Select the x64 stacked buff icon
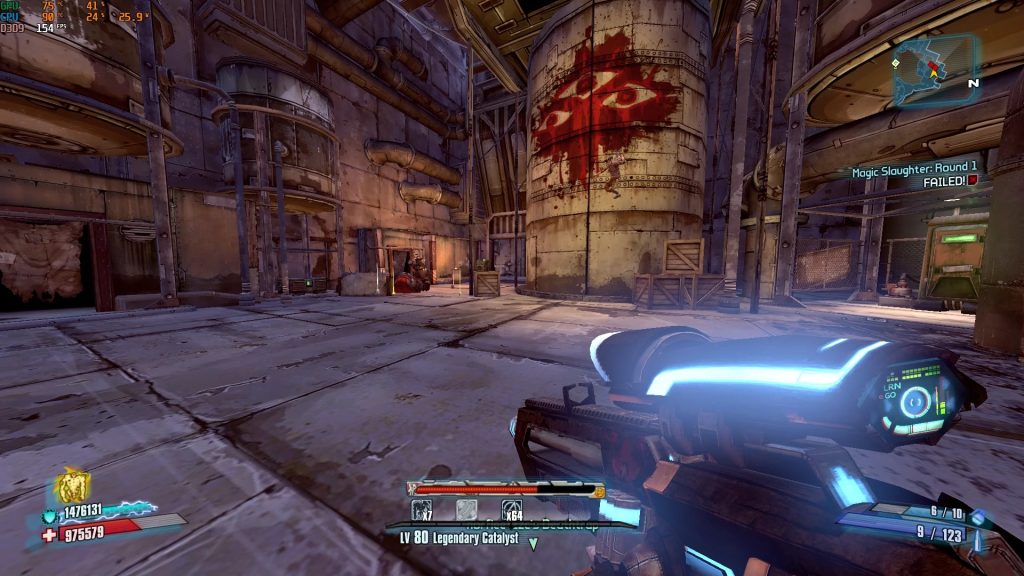Image resolution: width=1024 pixels, height=576 pixels. click(512, 509)
